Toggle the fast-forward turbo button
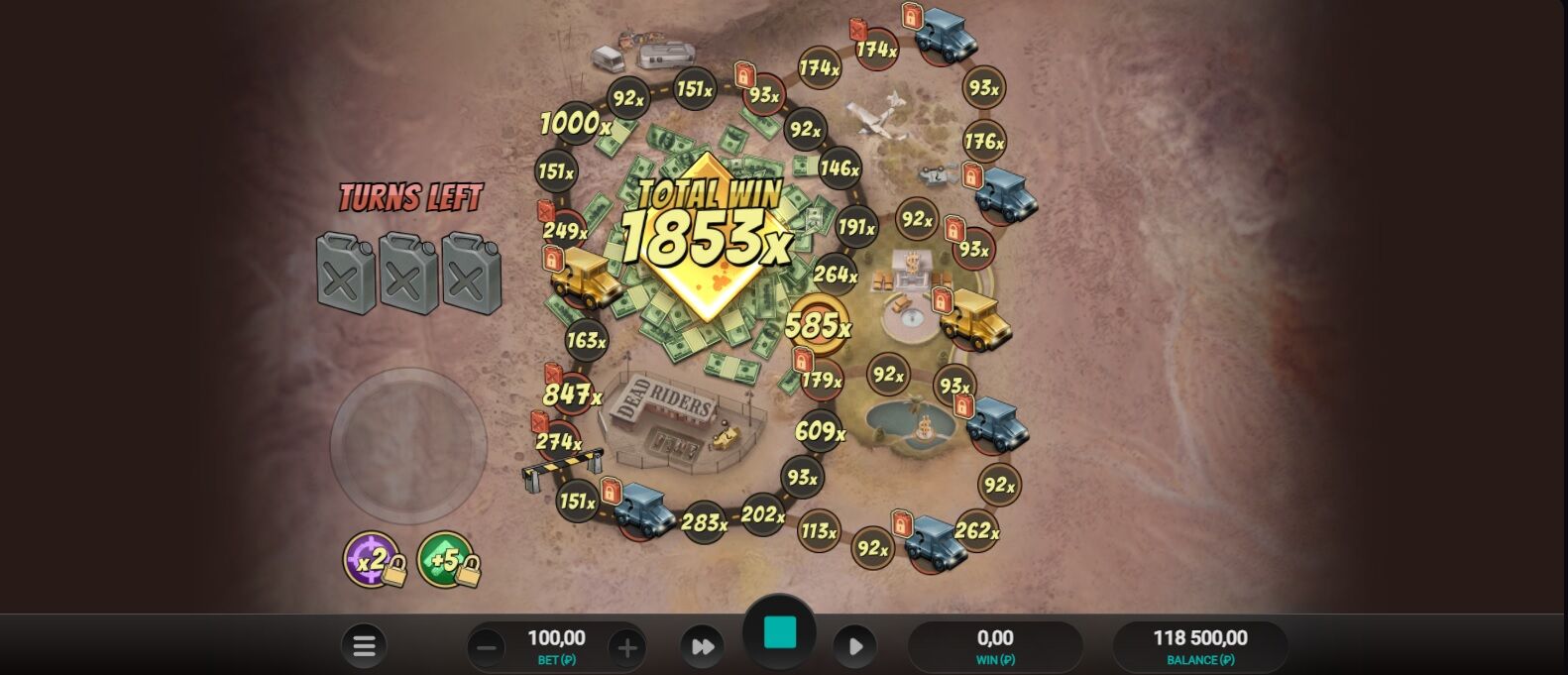 tap(702, 647)
